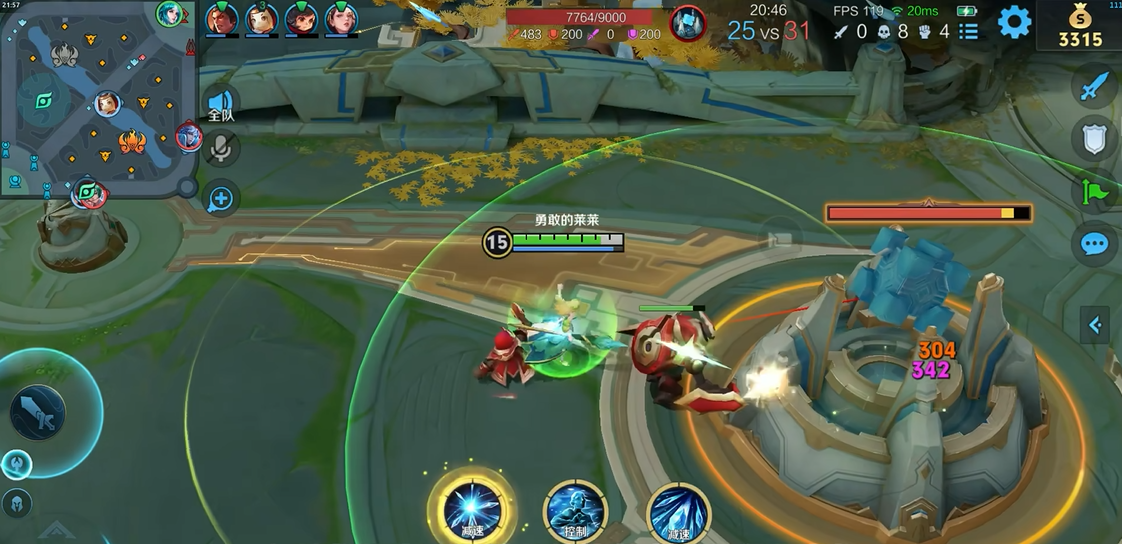Send the blue sword attack signal
This screenshot has height=544, width=1122.
pos(1094,87)
